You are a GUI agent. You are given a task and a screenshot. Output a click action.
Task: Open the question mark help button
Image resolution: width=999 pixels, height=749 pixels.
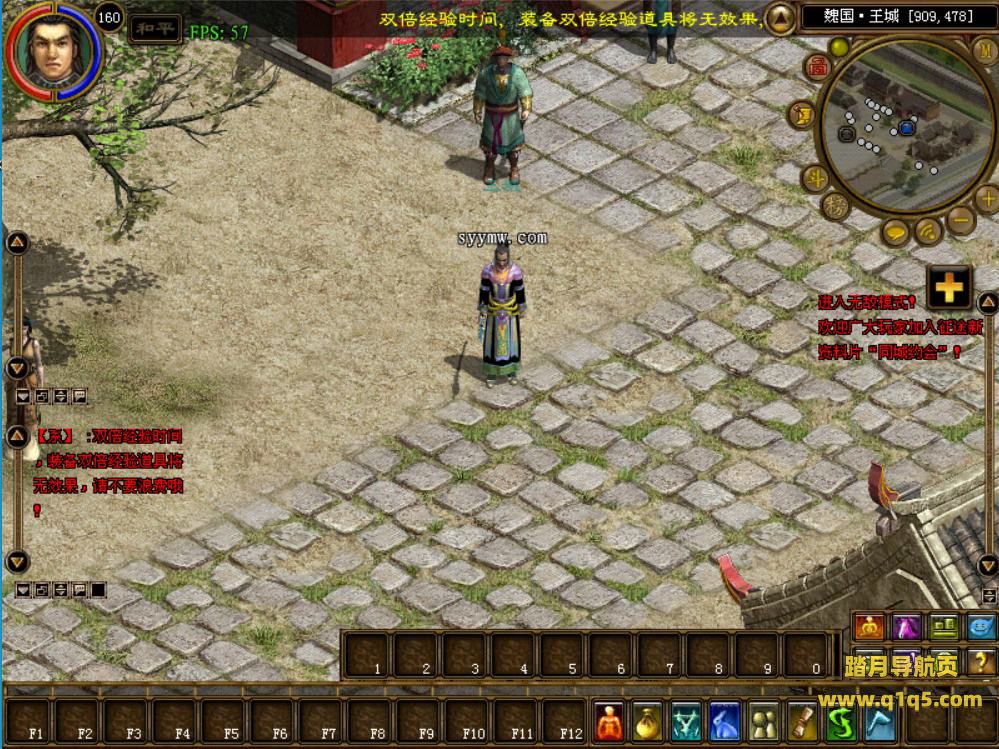[980, 660]
